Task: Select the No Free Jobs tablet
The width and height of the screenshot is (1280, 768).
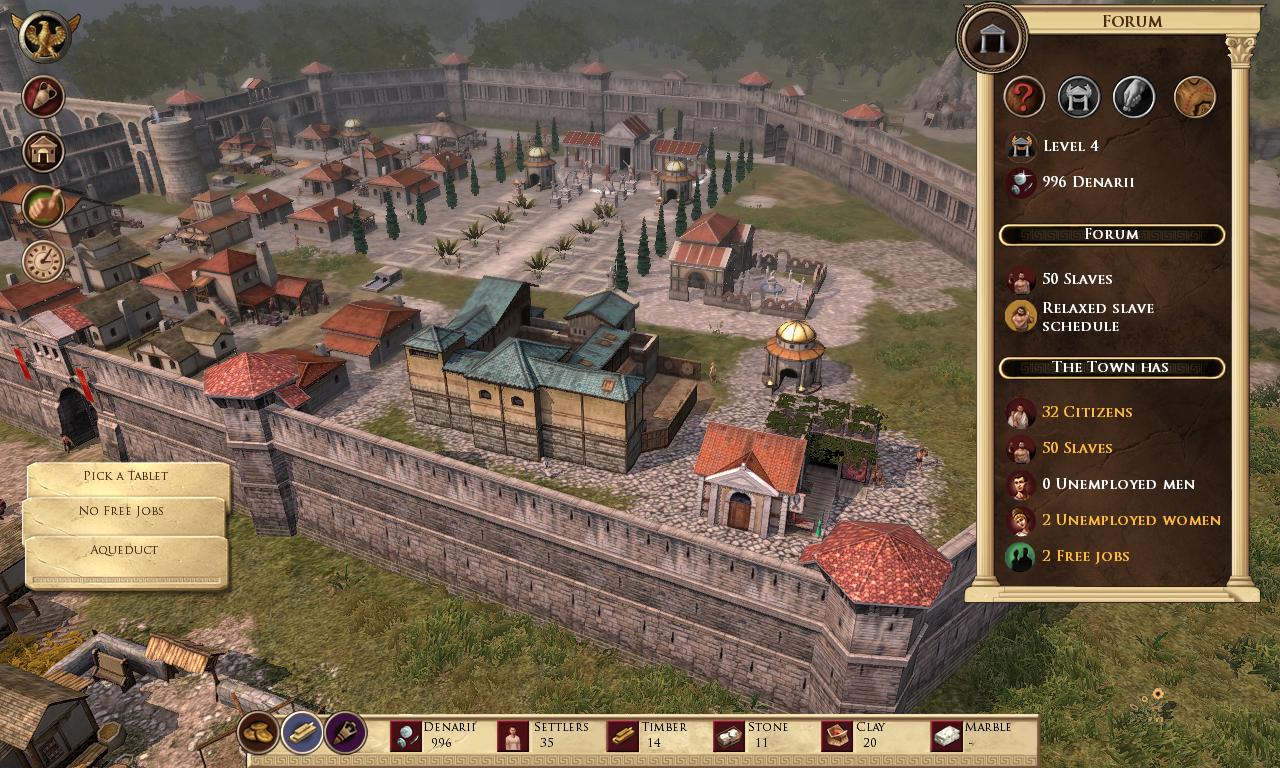Action: point(122,512)
